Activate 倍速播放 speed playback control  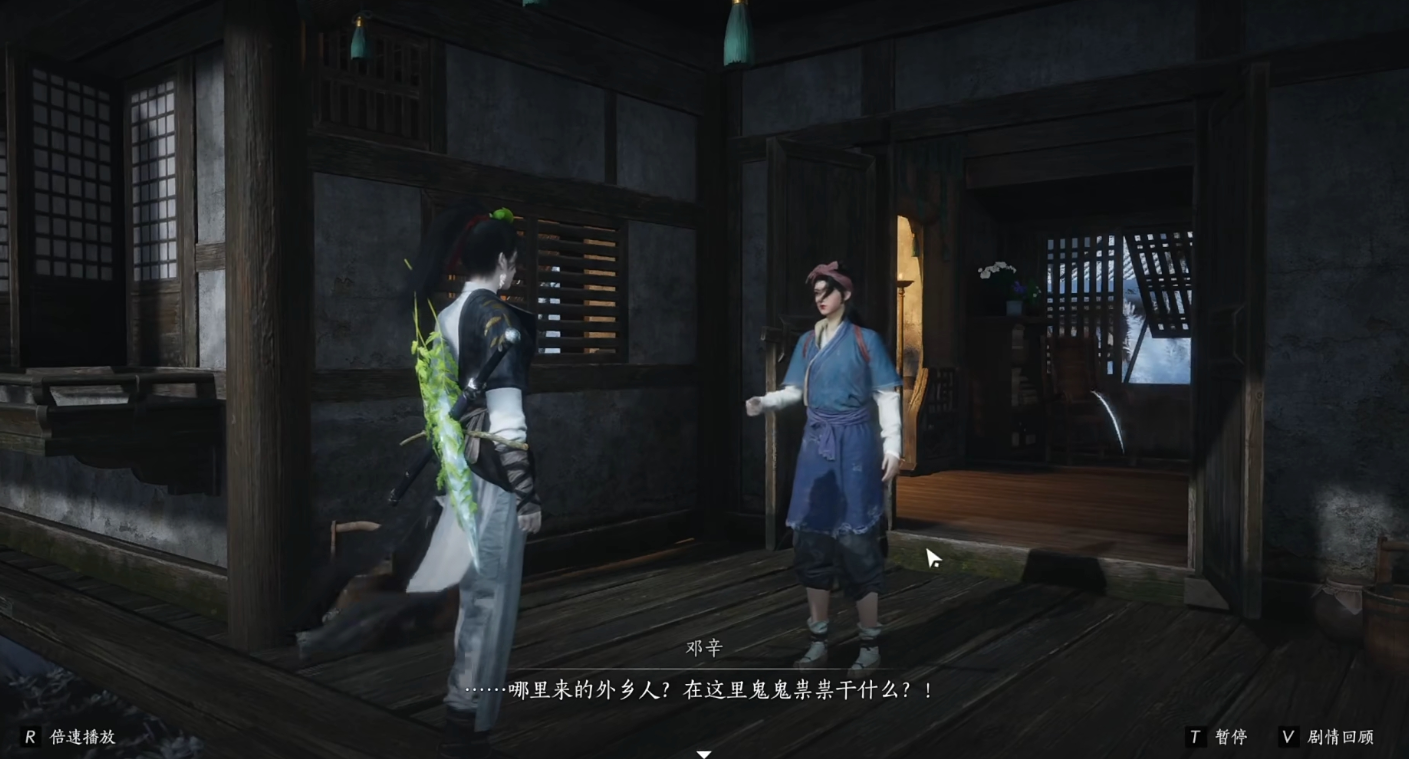click(85, 737)
